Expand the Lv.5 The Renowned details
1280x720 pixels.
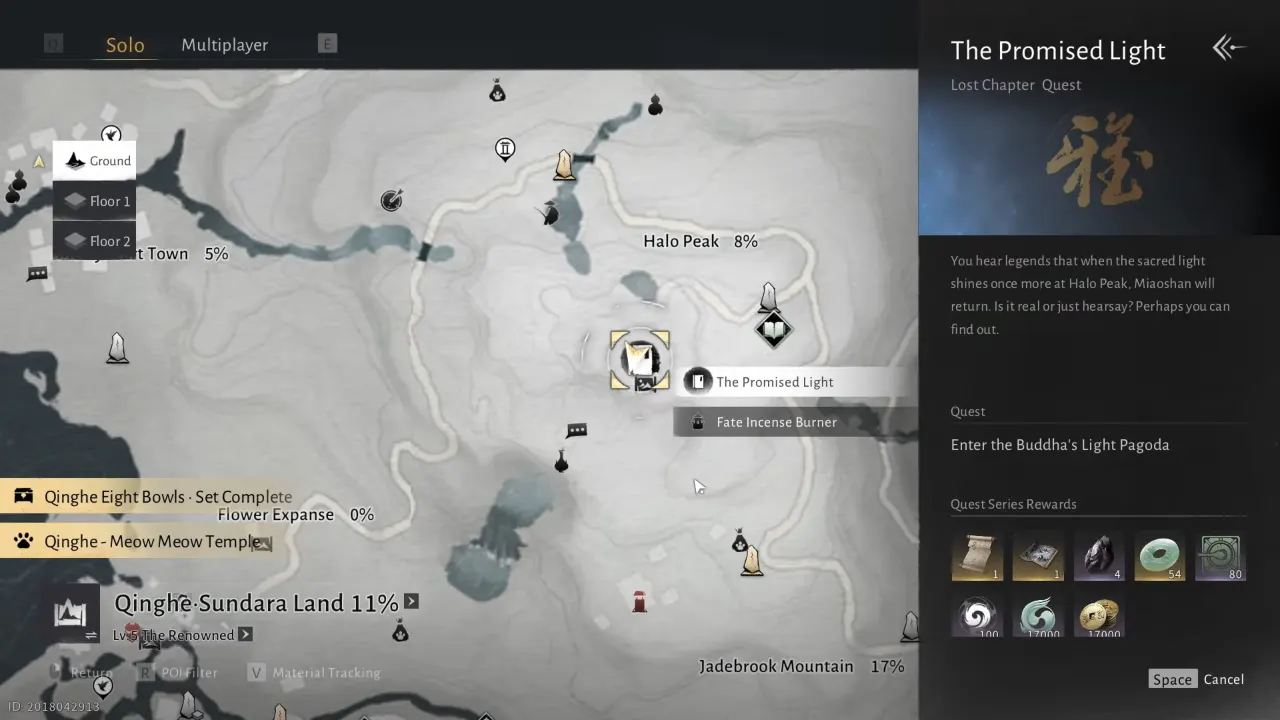click(x=245, y=635)
